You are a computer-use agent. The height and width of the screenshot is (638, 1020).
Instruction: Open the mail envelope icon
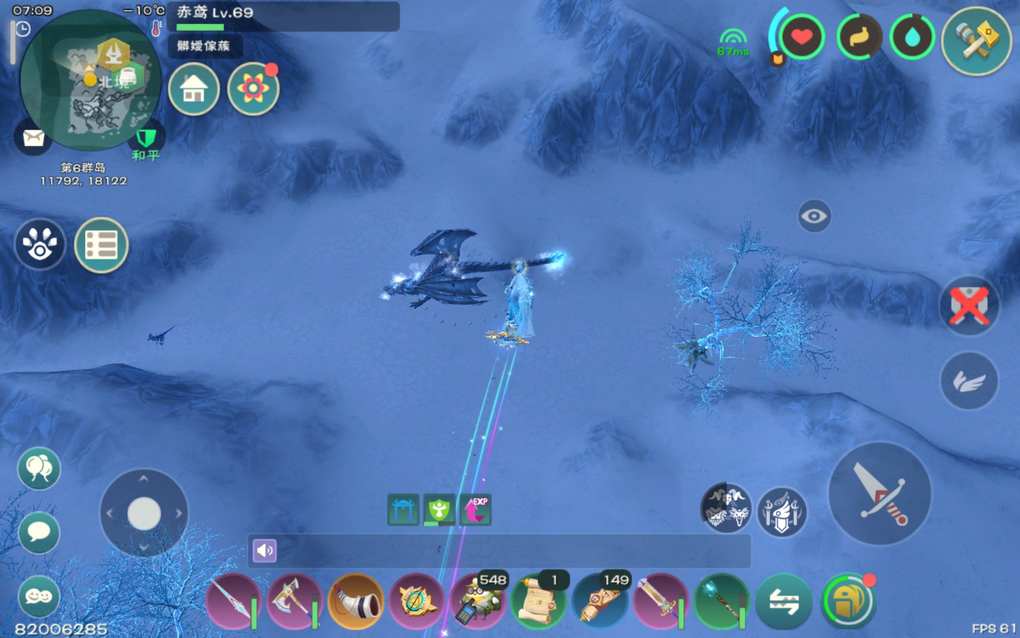[x=33, y=138]
